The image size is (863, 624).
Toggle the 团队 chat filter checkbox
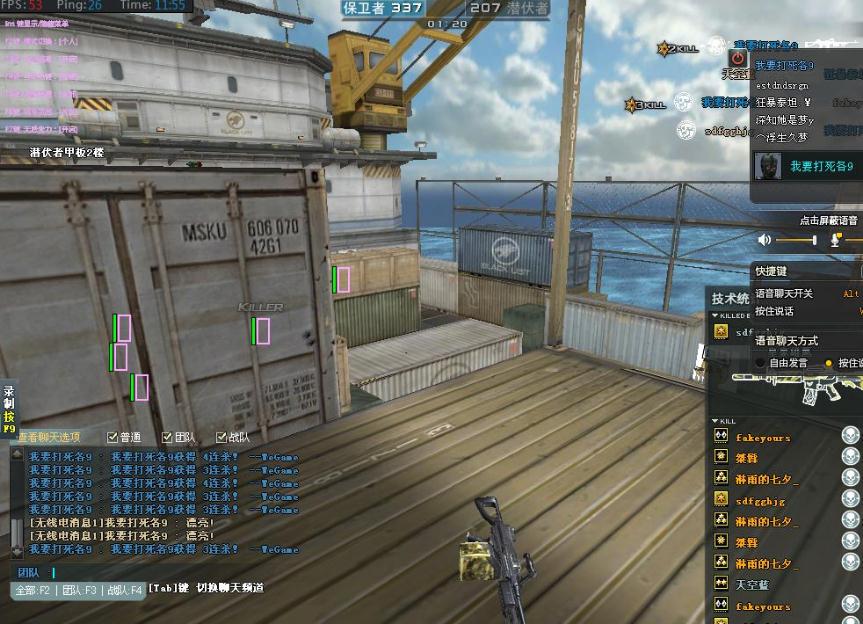pyautogui.click(x=167, y=437)
